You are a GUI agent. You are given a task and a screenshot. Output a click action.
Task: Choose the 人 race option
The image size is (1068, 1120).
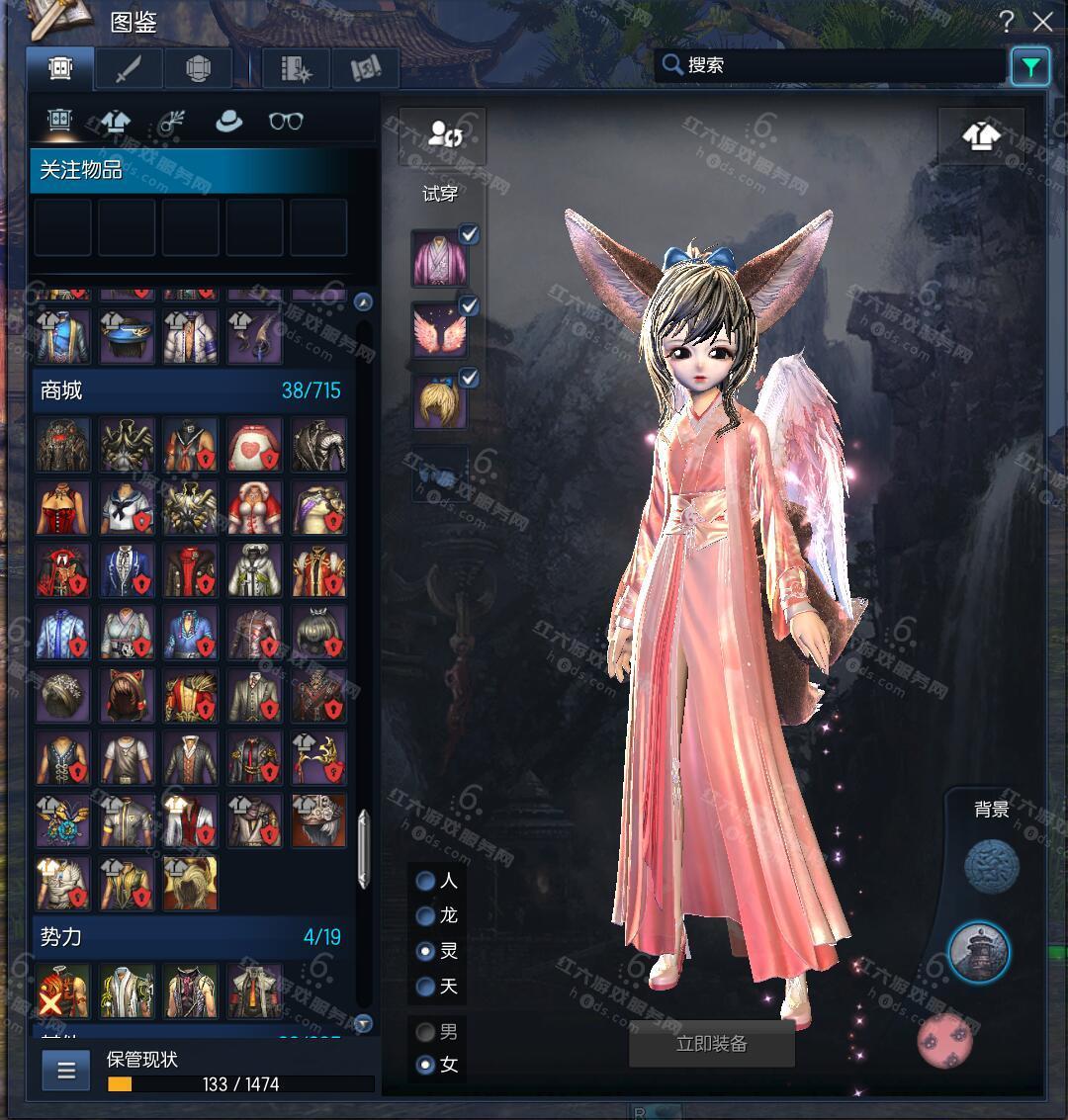pos(426,880)
